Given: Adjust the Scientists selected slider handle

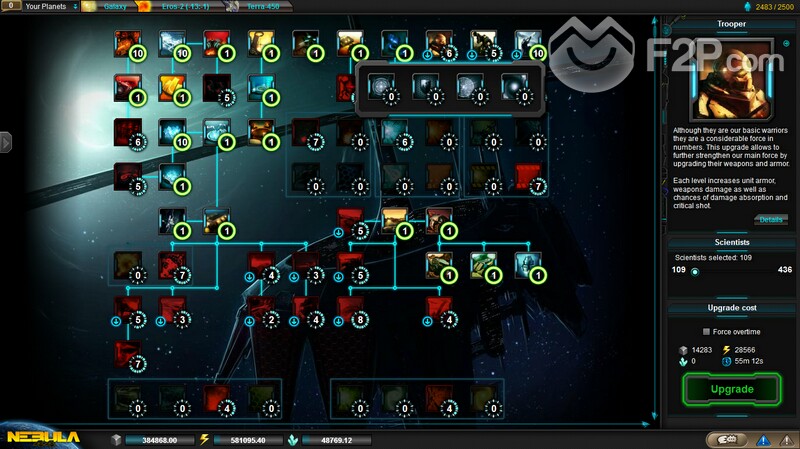Looking at the screenshot, I should click(694, 270).
